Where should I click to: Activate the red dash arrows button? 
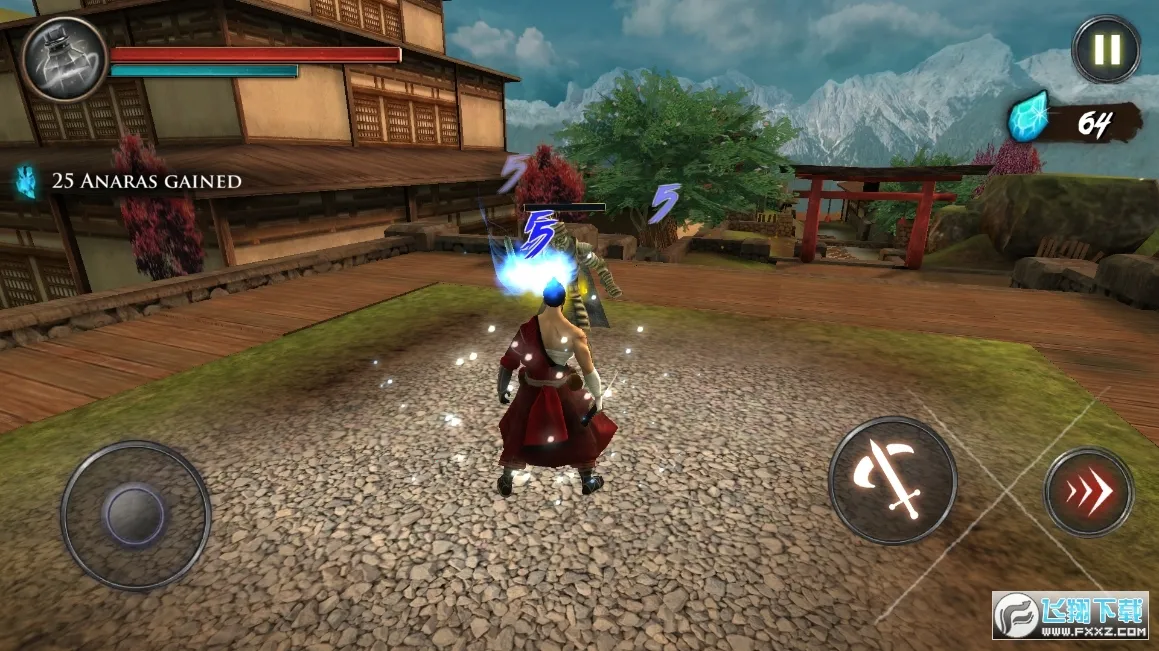pyautogui.click(x=1088, y=492)
